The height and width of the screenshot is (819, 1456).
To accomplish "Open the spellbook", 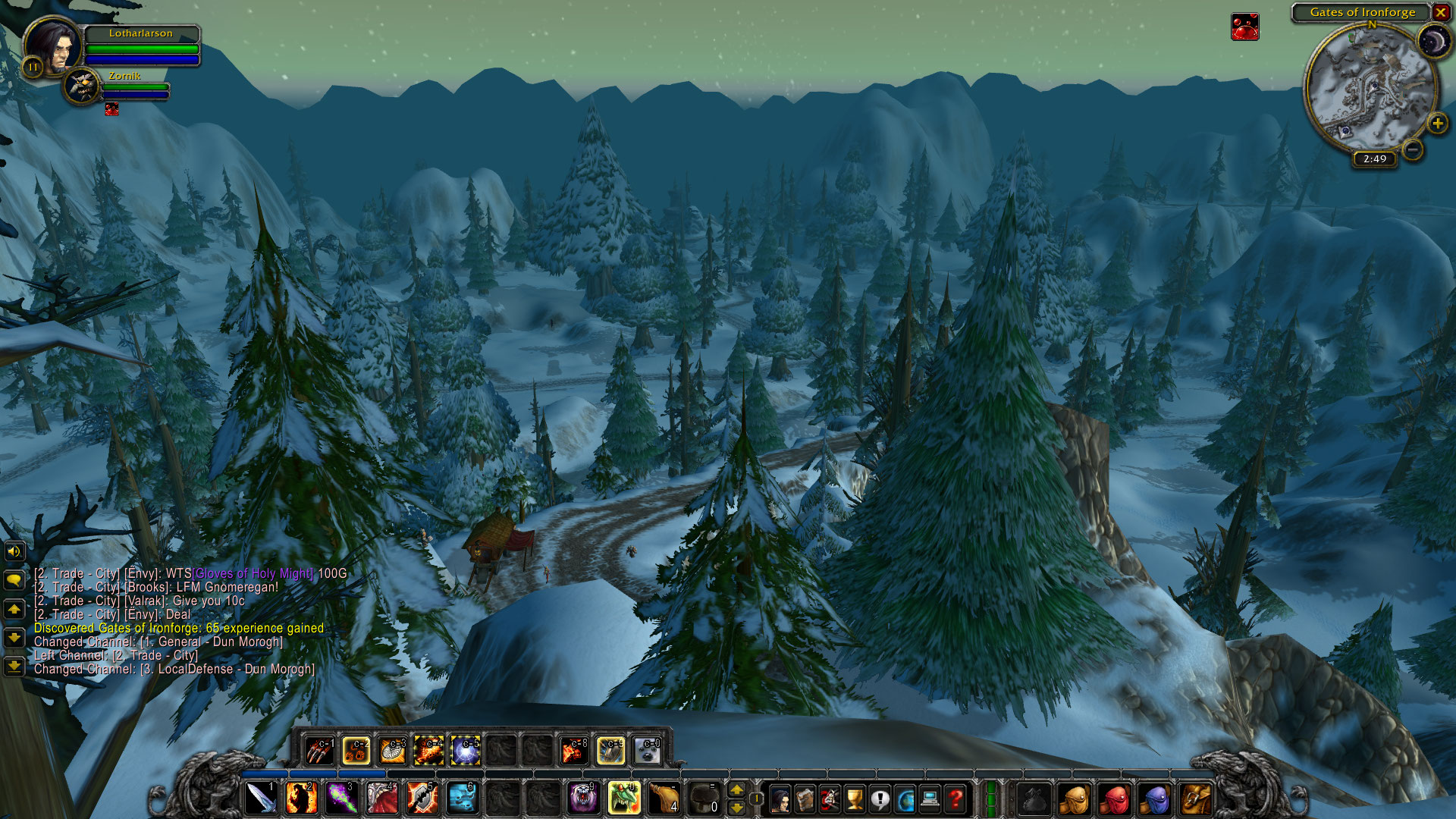I will click(x=805, y=799).
